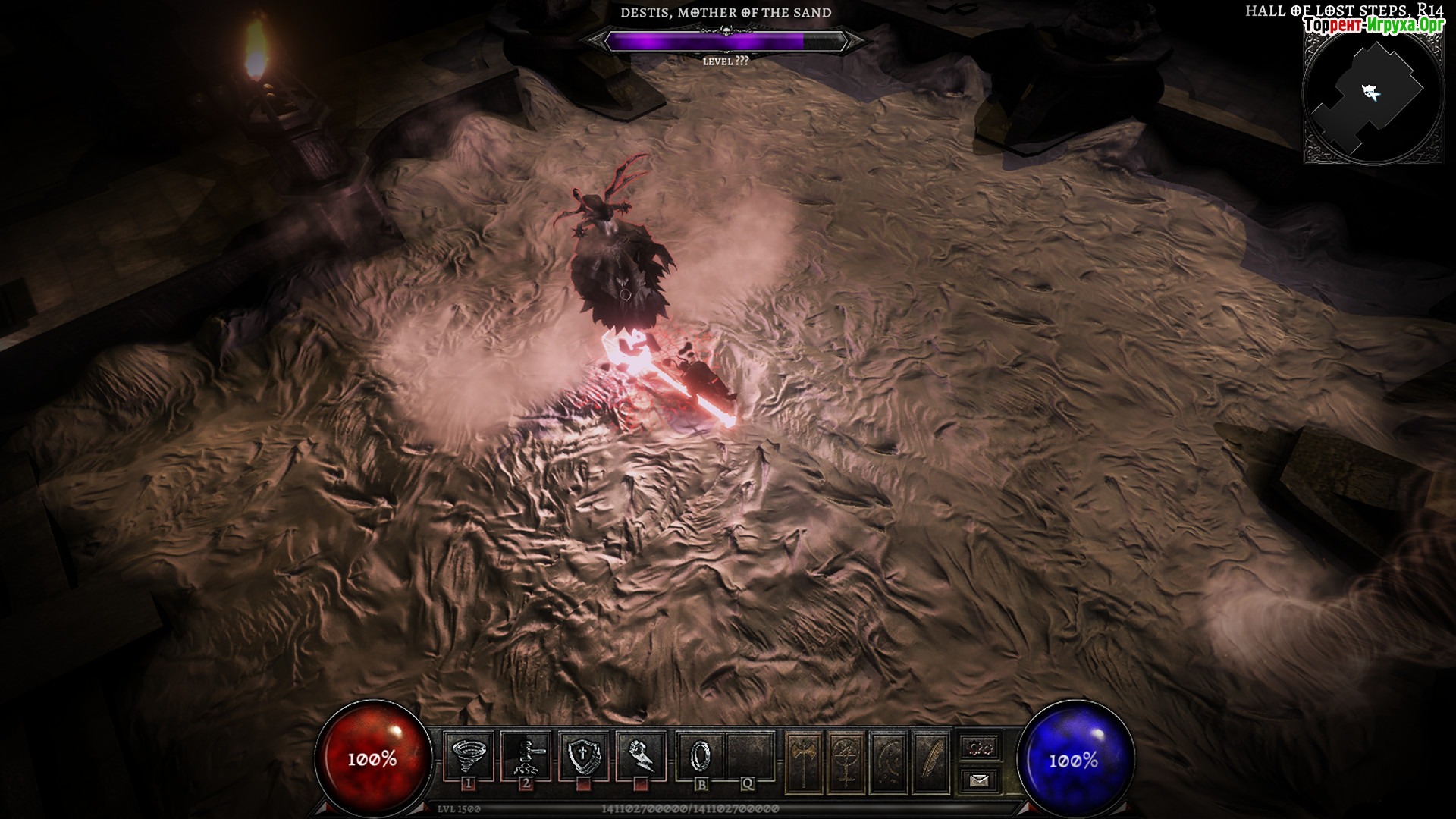
Task: Open the battle axe menu button
Action: (804, 761)
